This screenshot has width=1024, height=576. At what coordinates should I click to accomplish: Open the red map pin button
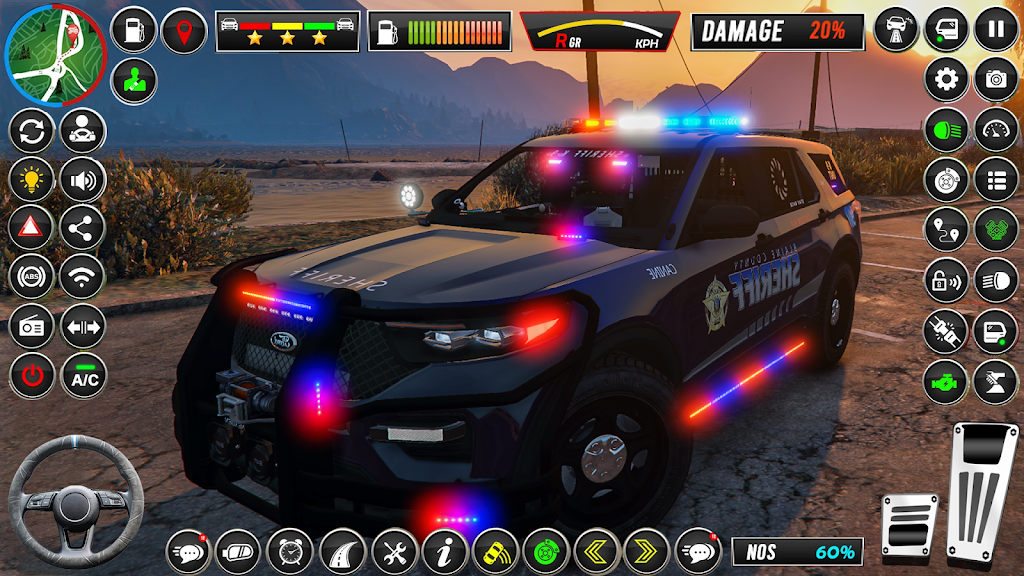point(184,30)
